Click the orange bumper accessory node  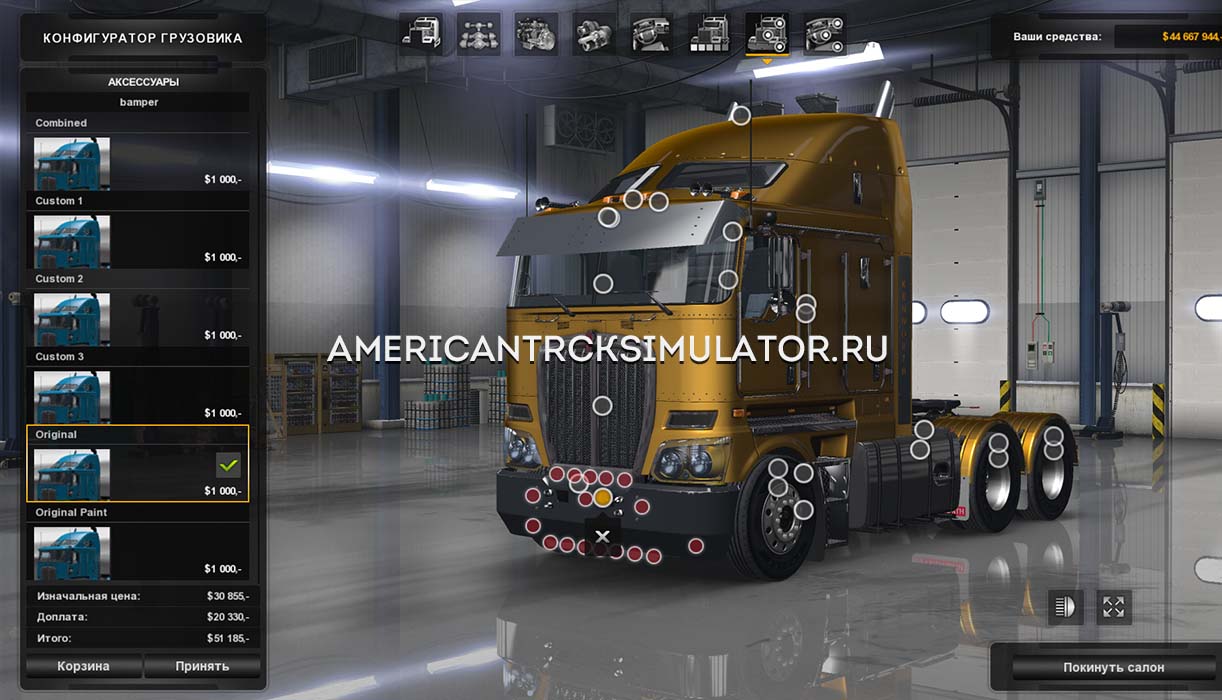(x=602, y=497)
